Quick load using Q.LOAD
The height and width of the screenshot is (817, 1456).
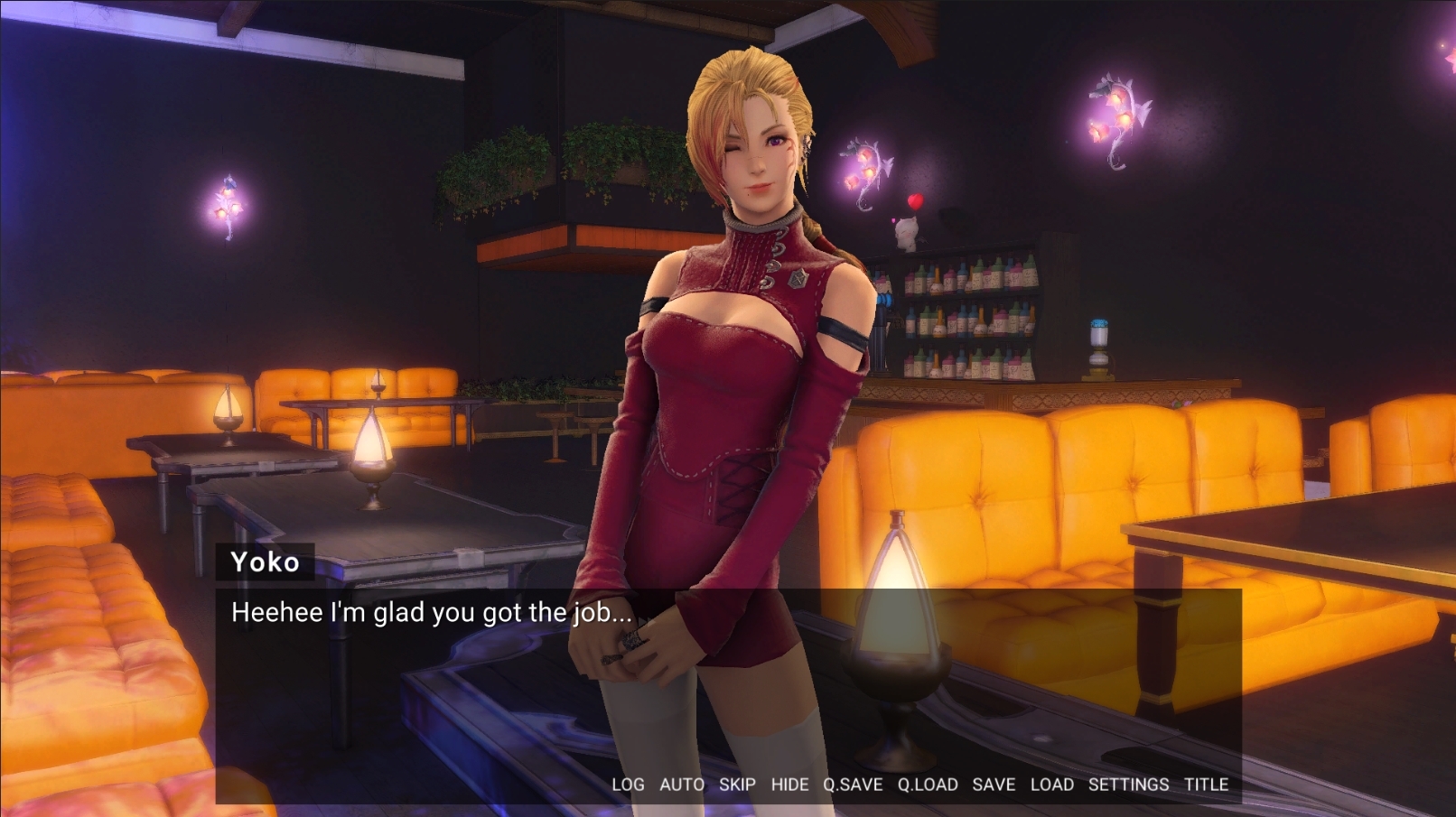[928, 785]
